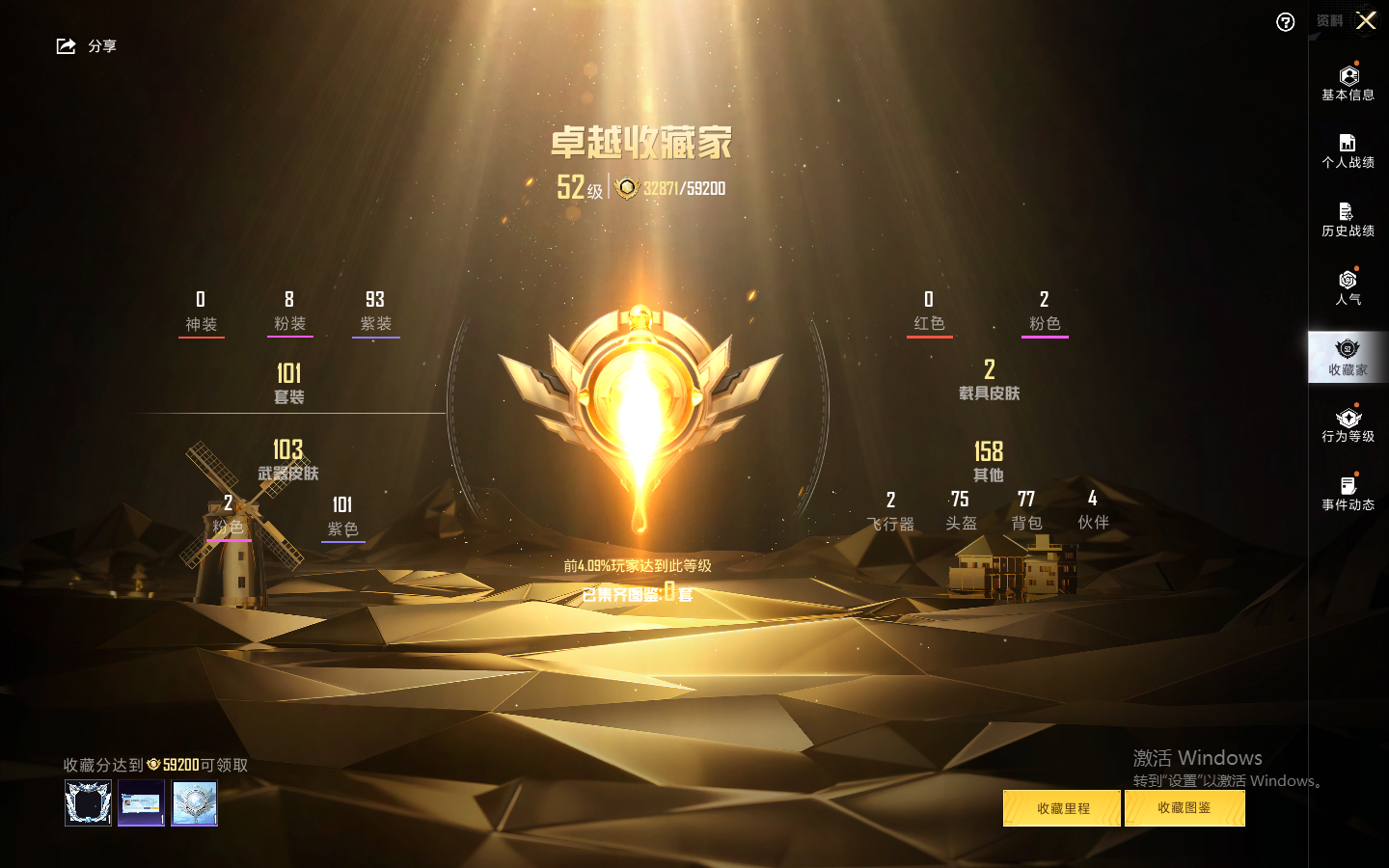Select the avatar frame reward thumbnail

(x=88, y=802)
